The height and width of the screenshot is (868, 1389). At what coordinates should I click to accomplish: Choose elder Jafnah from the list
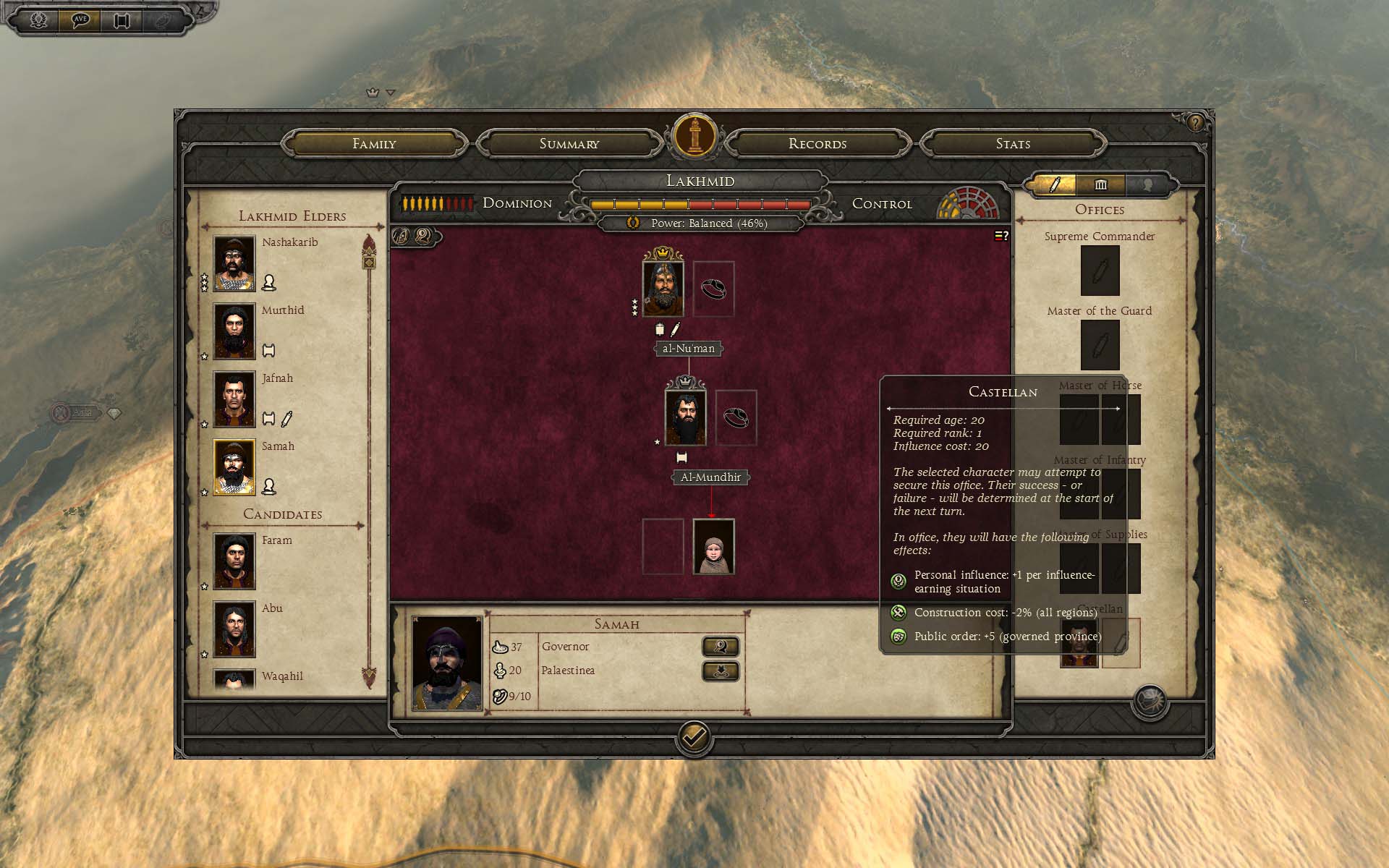pos(234,399)
